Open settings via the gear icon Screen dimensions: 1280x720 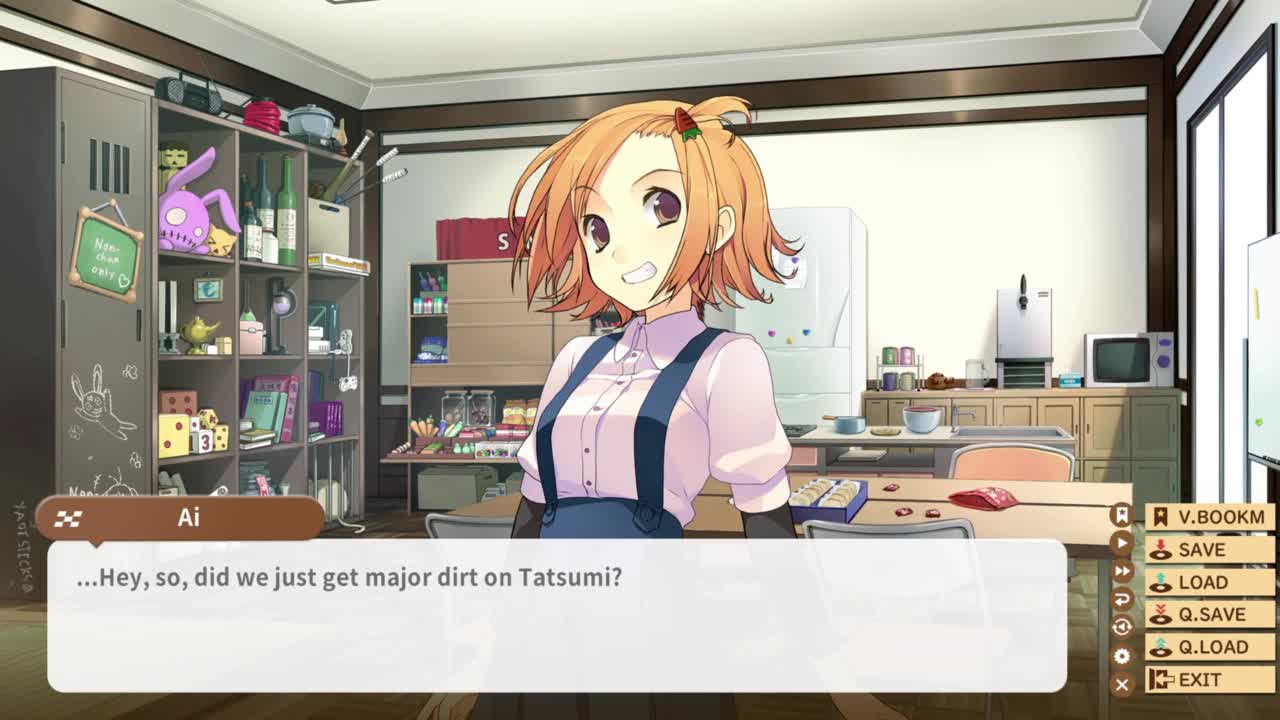coord(1122,656)
